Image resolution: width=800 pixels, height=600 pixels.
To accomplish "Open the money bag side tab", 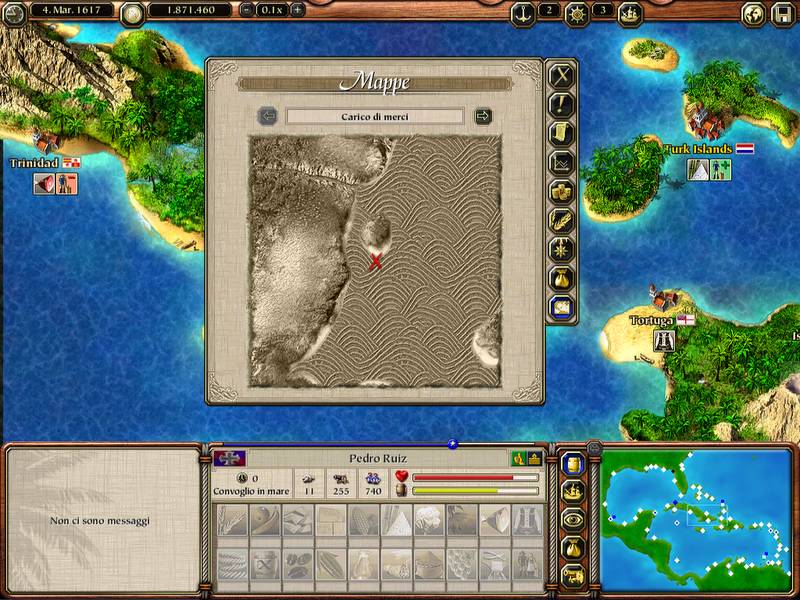I will click(x=561, y=278).
